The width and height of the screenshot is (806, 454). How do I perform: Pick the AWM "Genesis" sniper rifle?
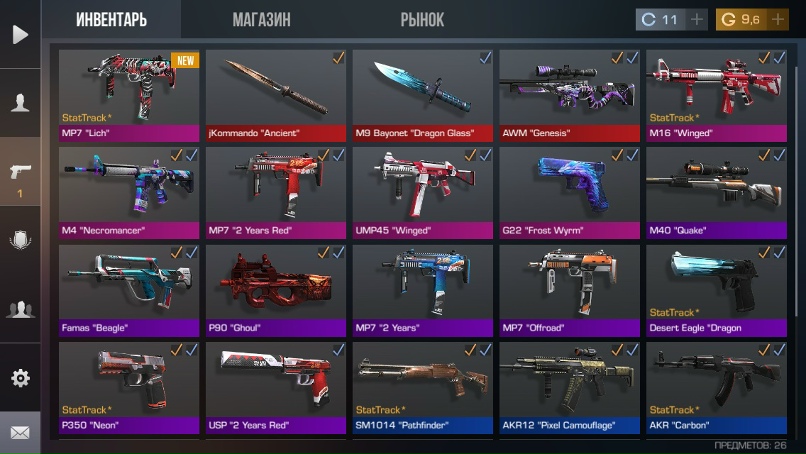570,95
